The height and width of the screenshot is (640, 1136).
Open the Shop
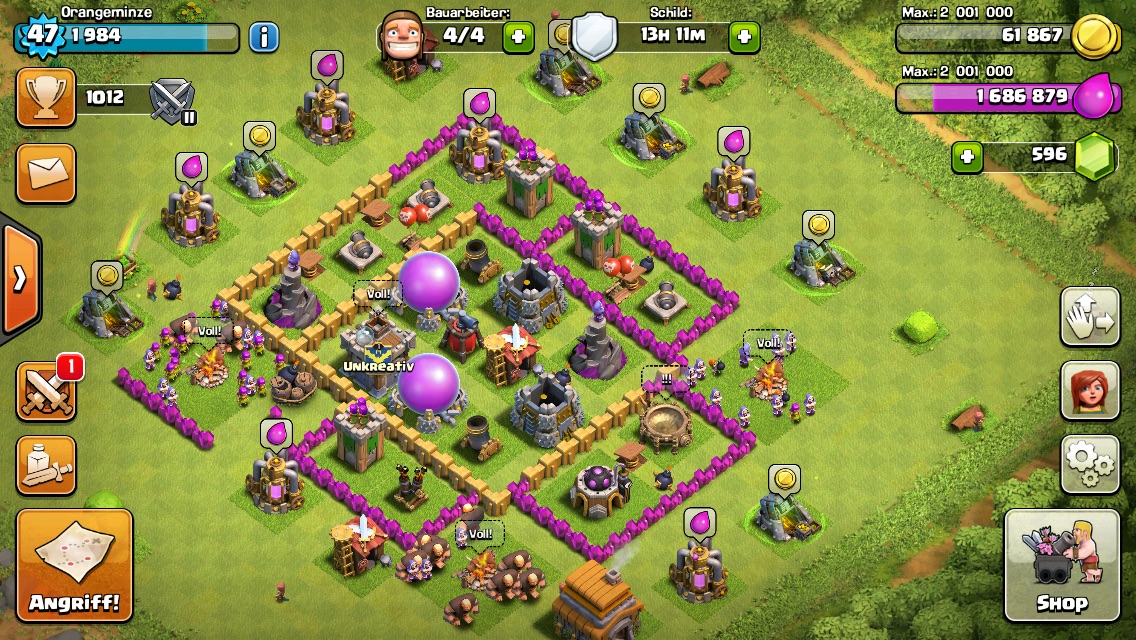[x=1061, y=565]
